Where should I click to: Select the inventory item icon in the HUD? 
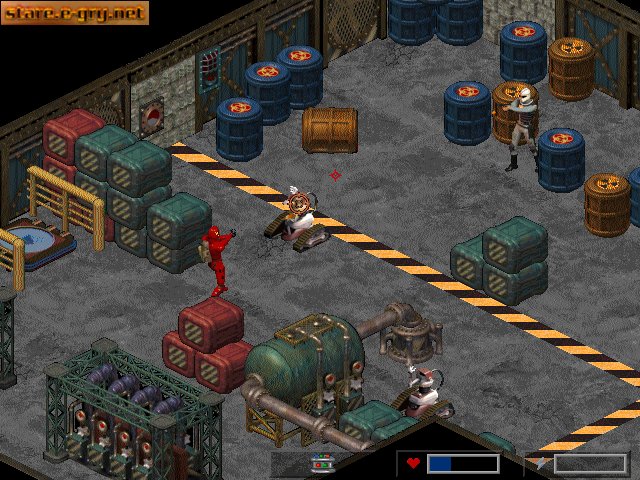point(322,463)
